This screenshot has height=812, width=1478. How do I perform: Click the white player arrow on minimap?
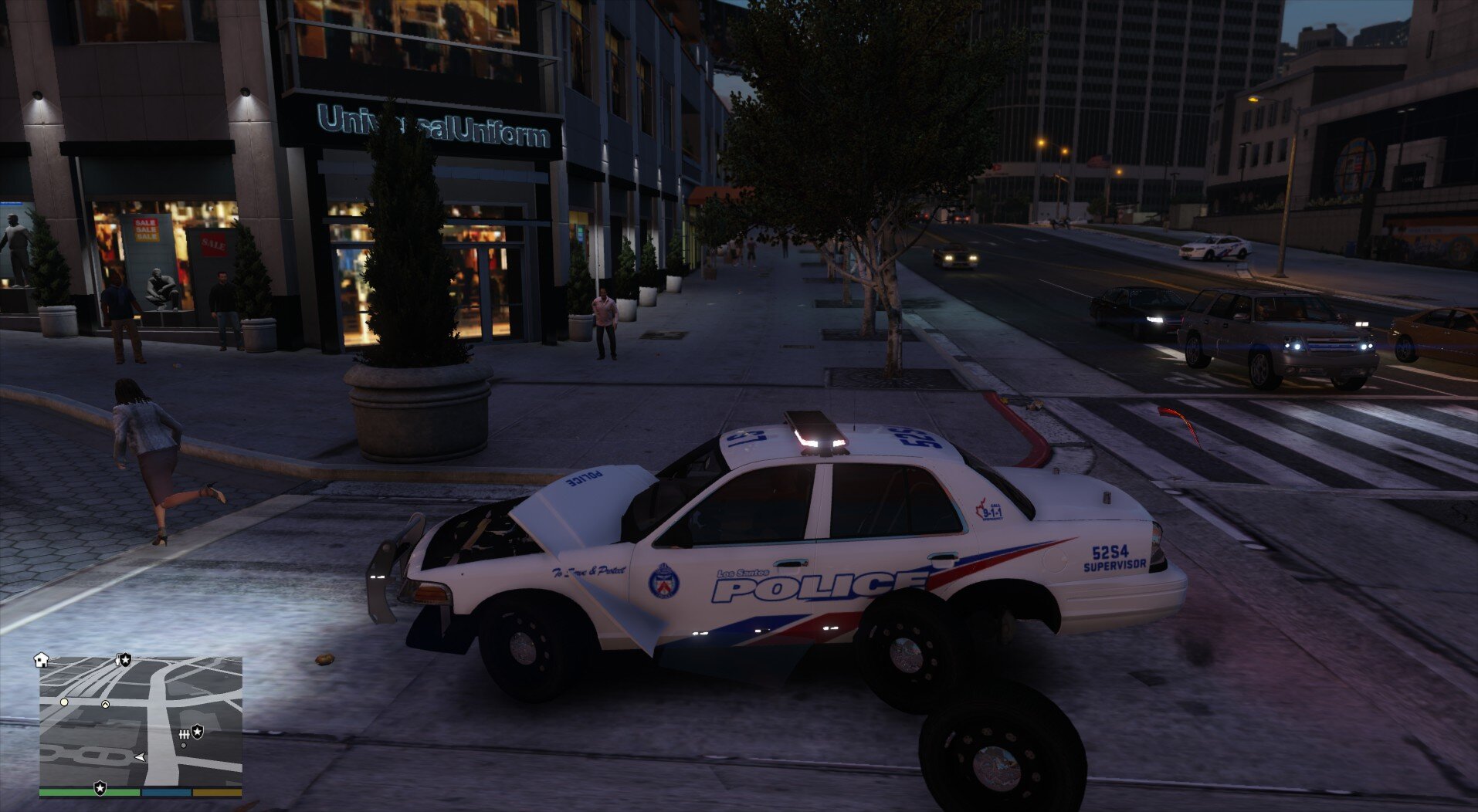coord(140,757)
